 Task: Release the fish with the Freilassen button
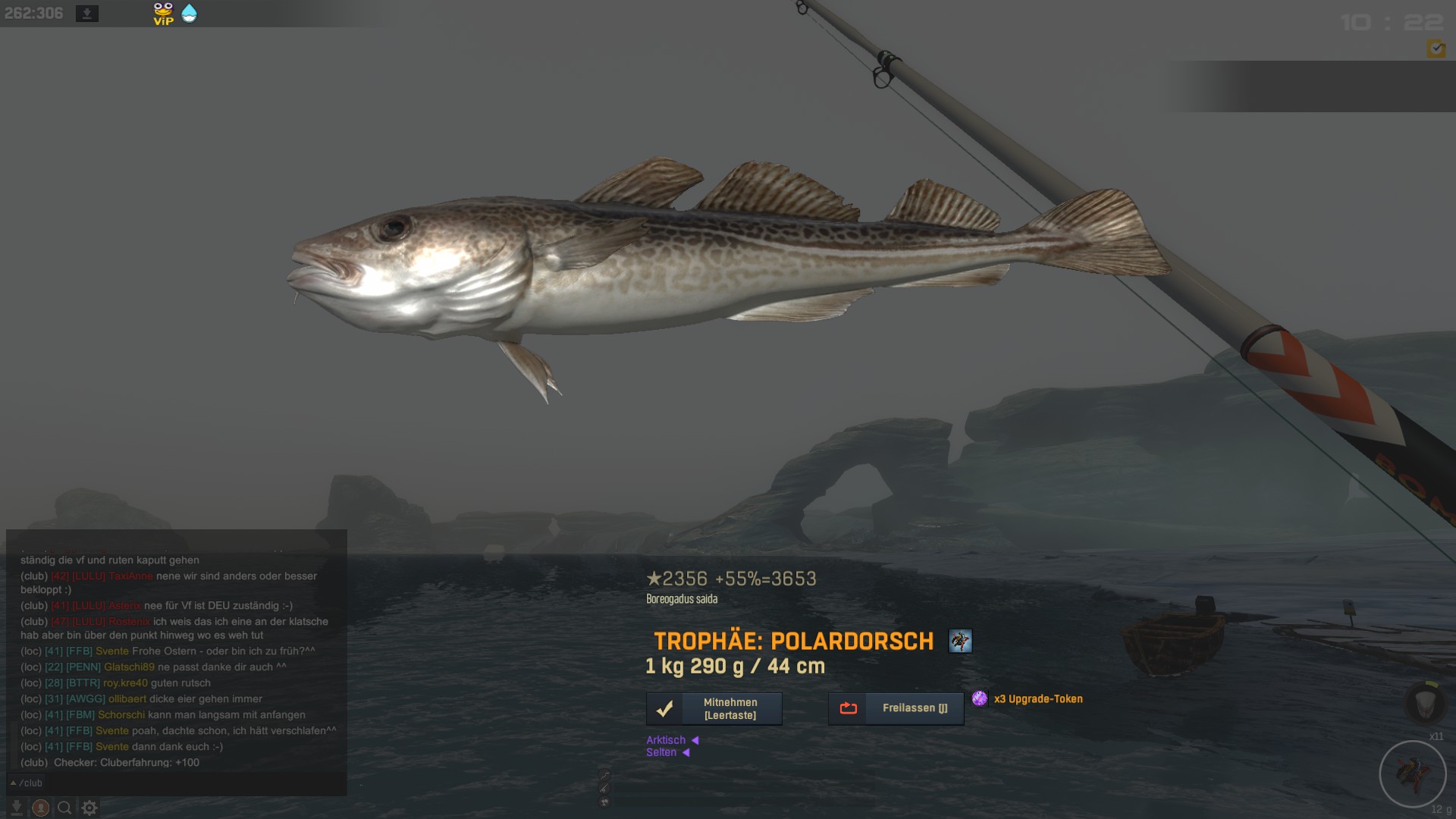pyautogui.click(x=896, y=708)
